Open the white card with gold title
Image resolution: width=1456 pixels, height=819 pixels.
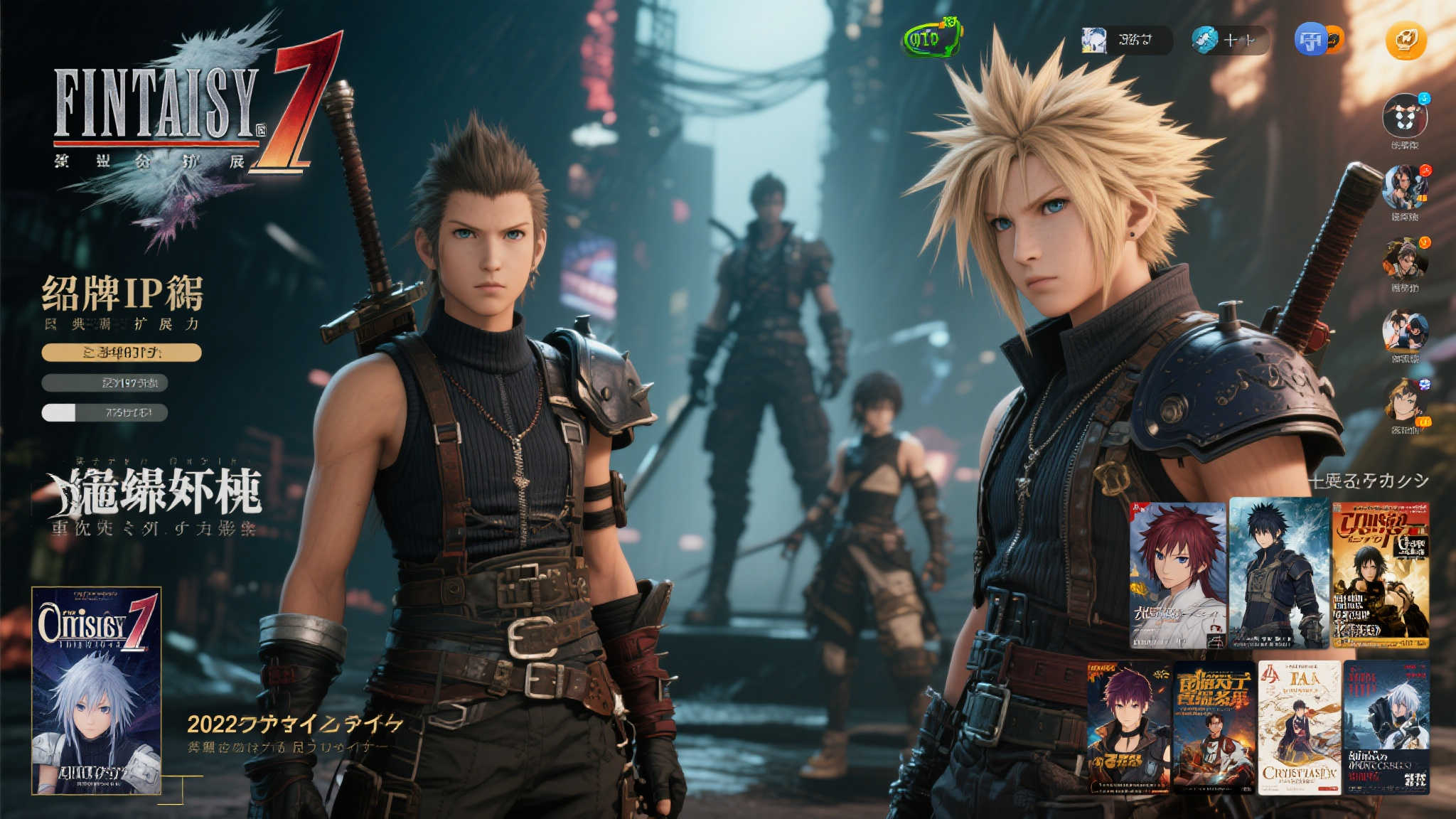[x=1299, y=727]
